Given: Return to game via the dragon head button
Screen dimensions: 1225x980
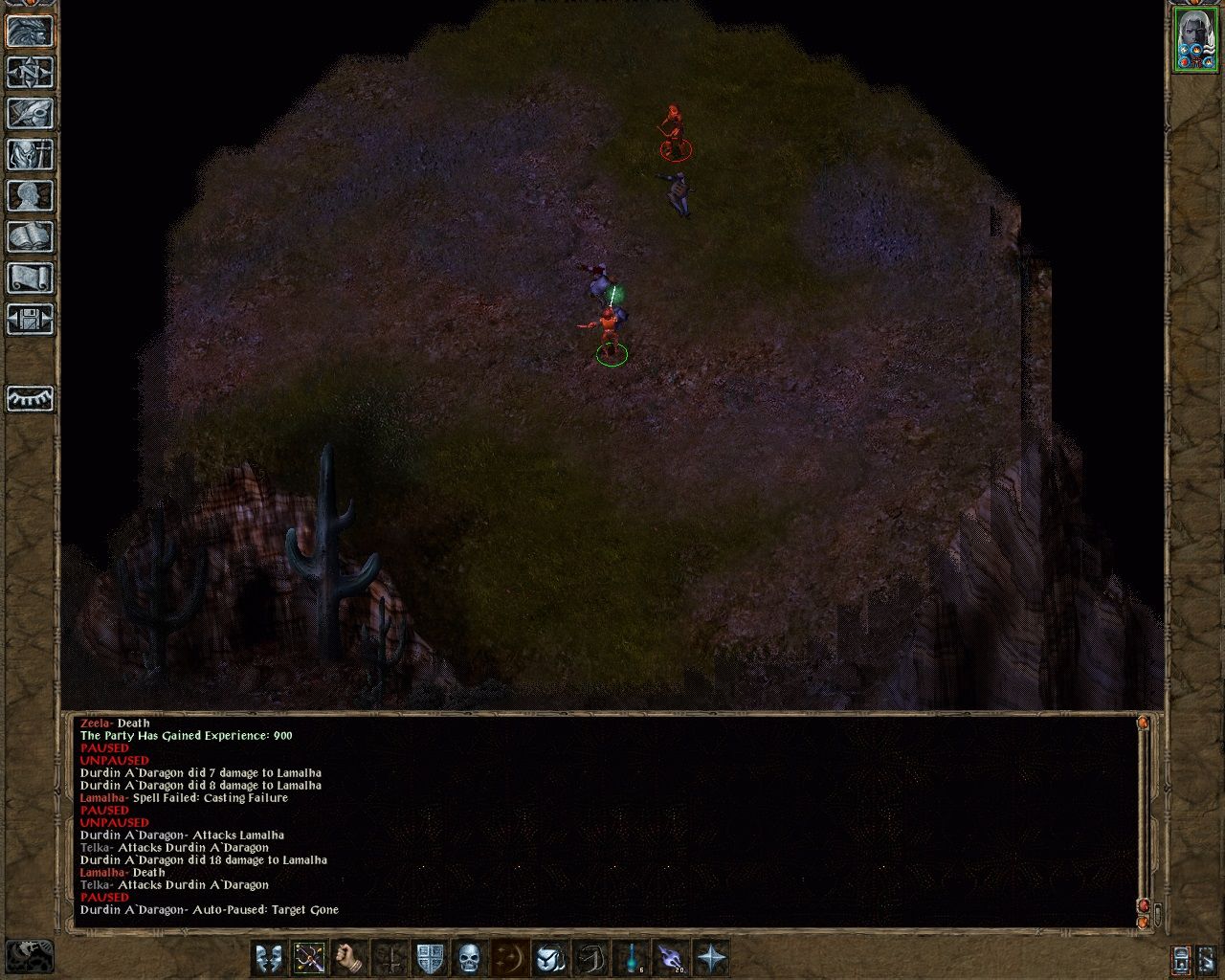Looking at the screenshot, I should click(30, 32).
